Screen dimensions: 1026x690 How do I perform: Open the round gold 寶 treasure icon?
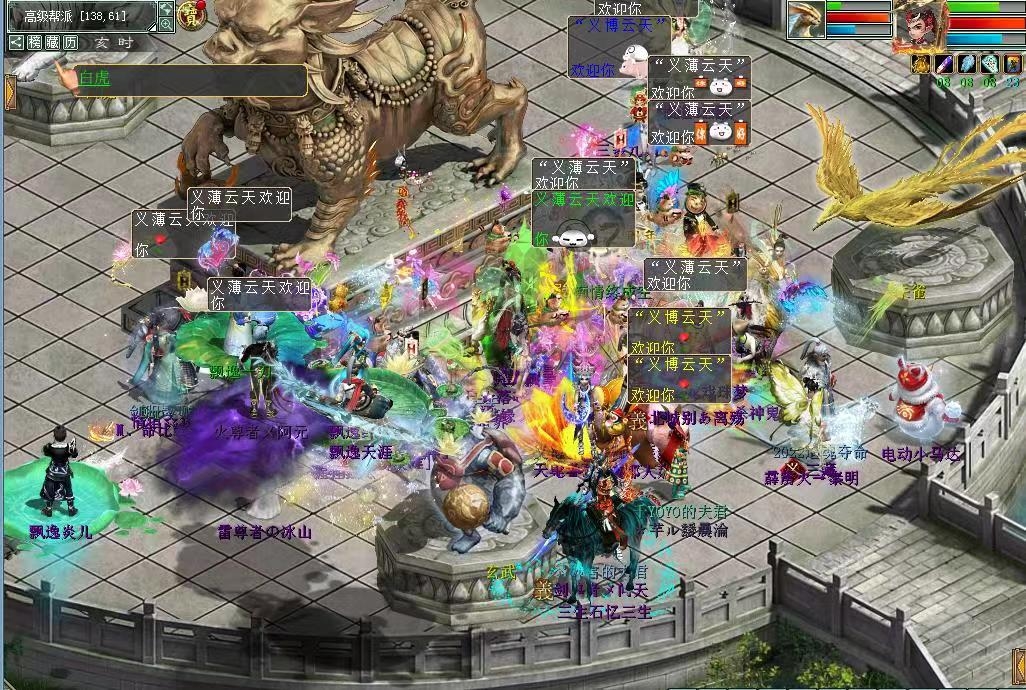(190, 15)
